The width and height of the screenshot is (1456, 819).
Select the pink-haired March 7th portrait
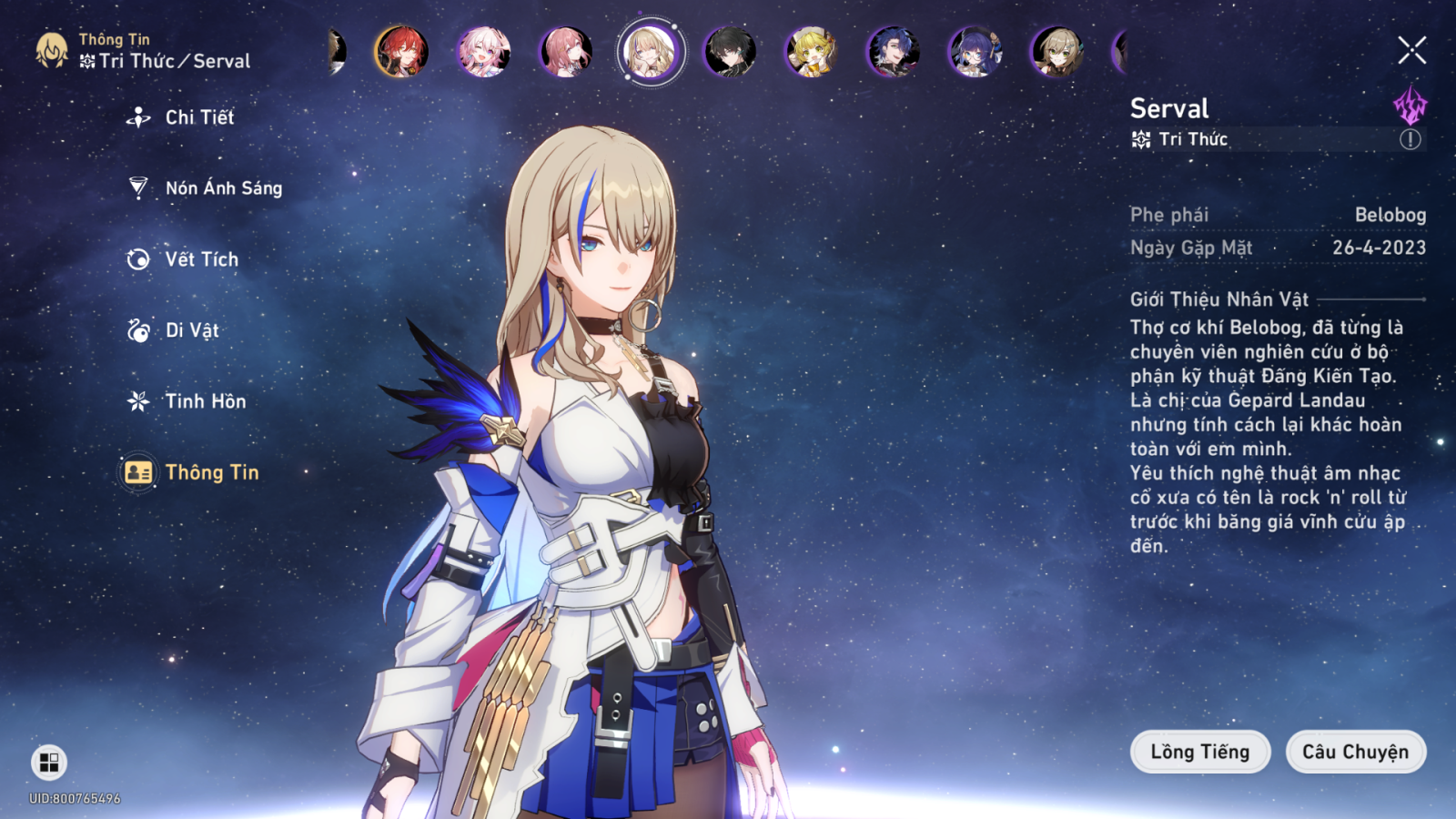pyautogui.click(x=483, y=51)
